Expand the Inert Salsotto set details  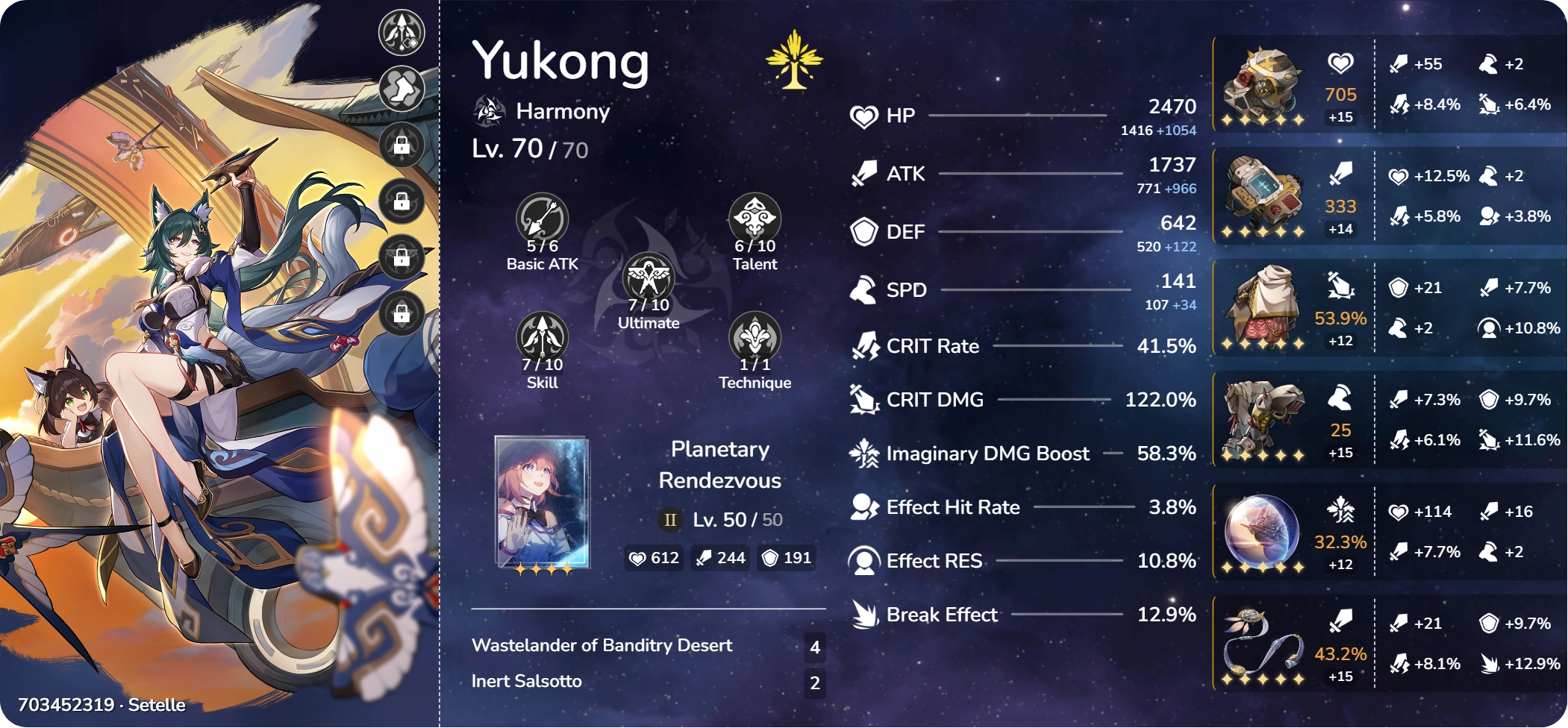[x=527, y=681]
